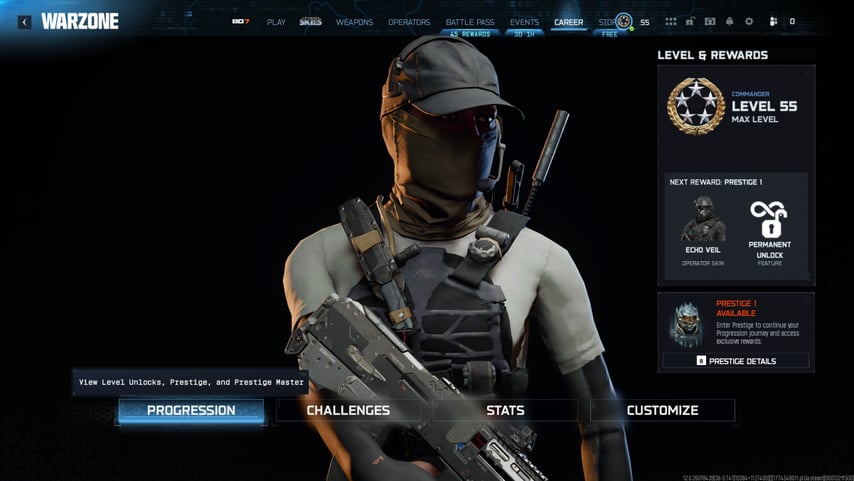Open the Operators tab
The image size is (854, 481).
point(409,22)
